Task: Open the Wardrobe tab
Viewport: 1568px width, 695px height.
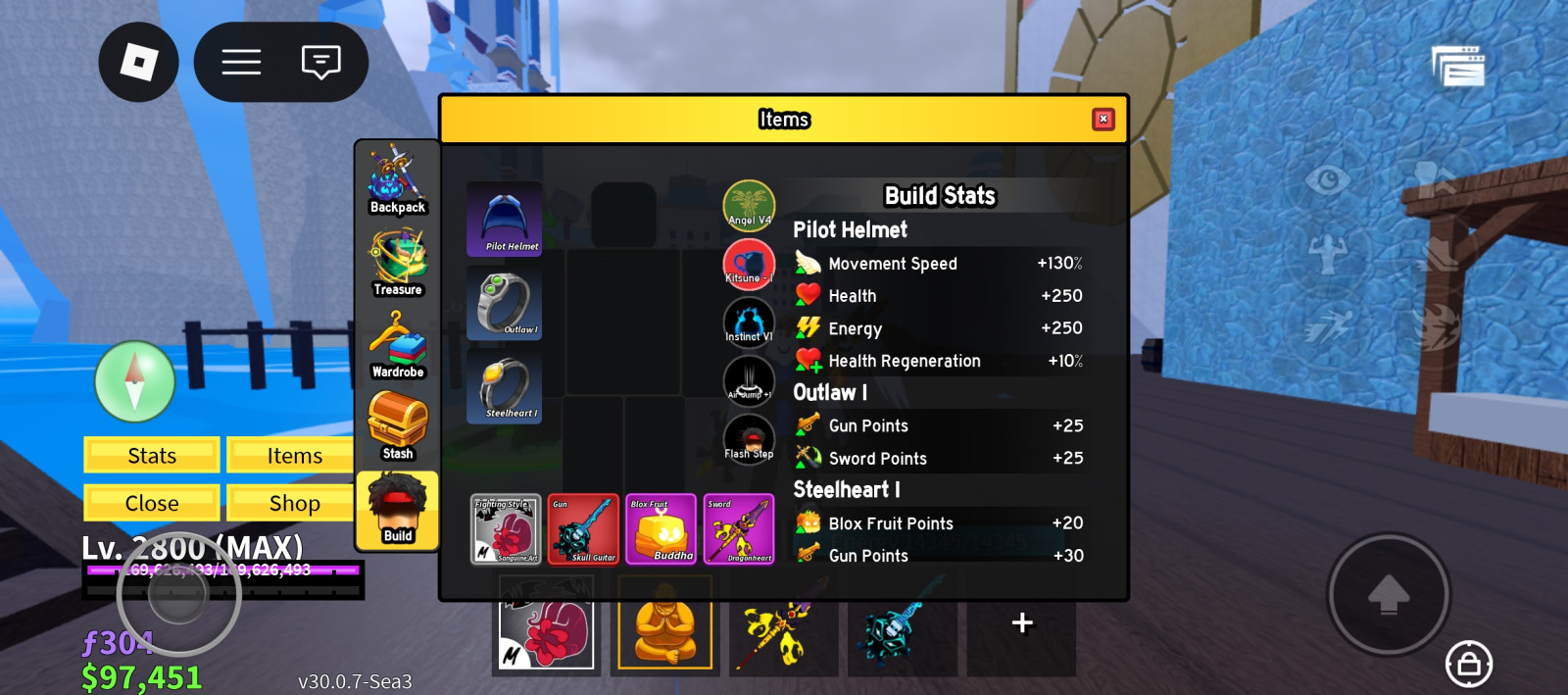Action: [397, 344]
